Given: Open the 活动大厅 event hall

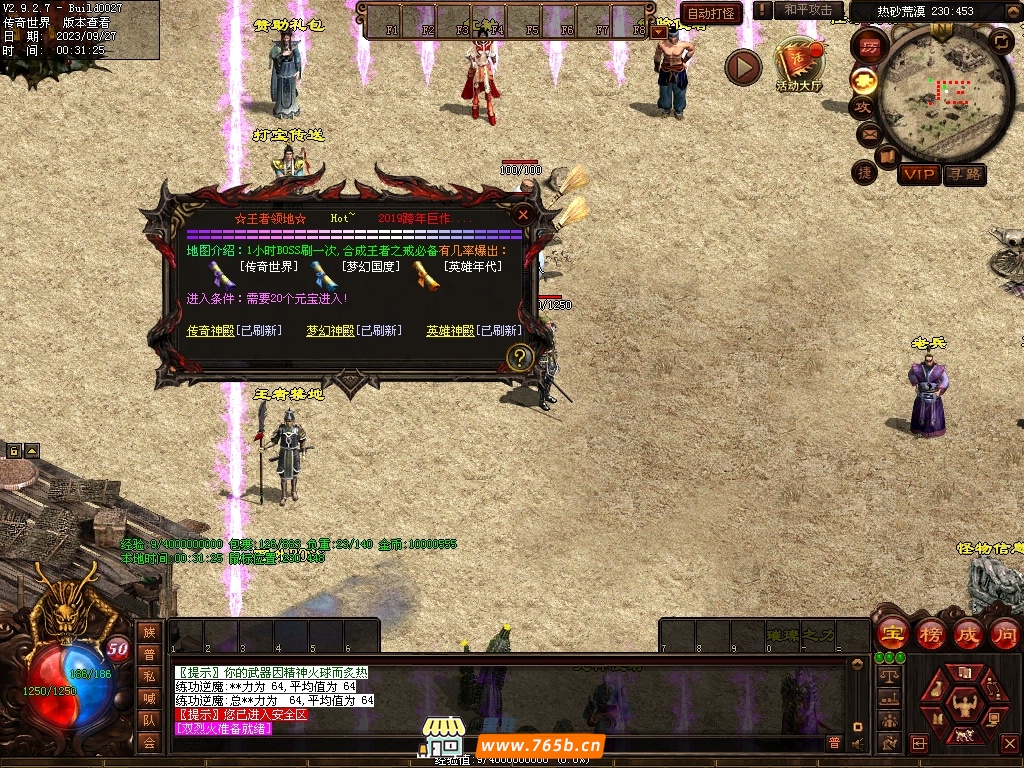Looking at the screenshot, I should (x=798, y=66).
